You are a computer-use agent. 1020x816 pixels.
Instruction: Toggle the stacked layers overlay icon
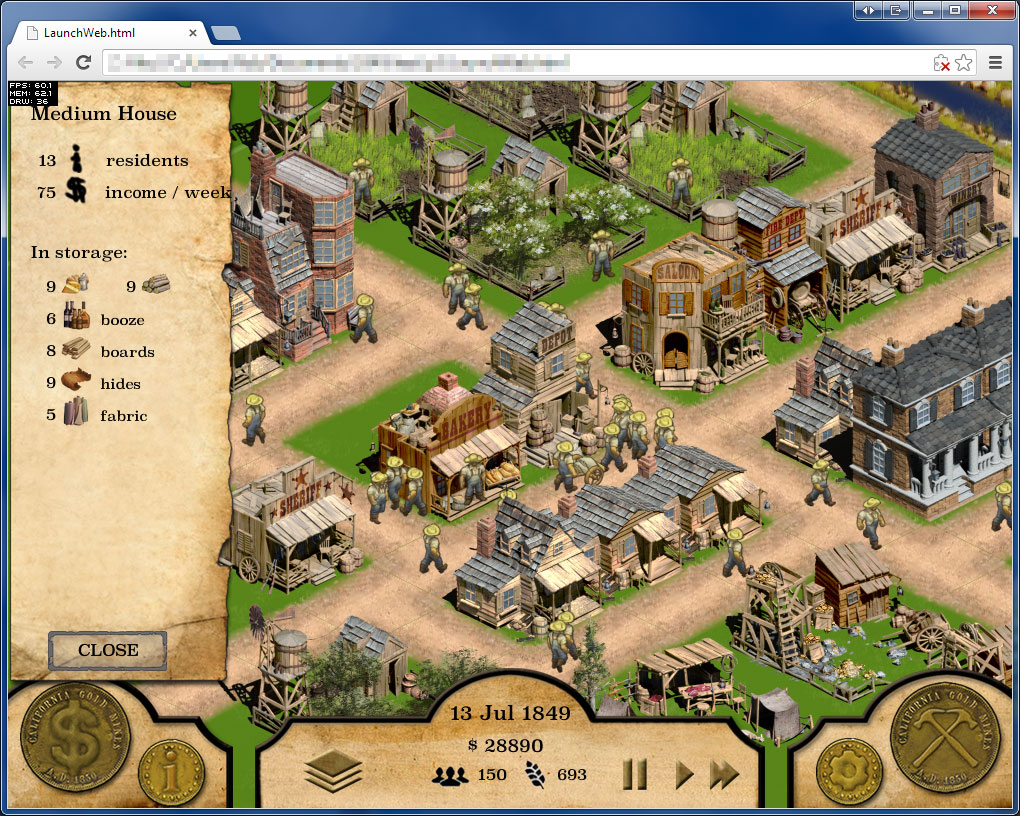tap(333, 771)
